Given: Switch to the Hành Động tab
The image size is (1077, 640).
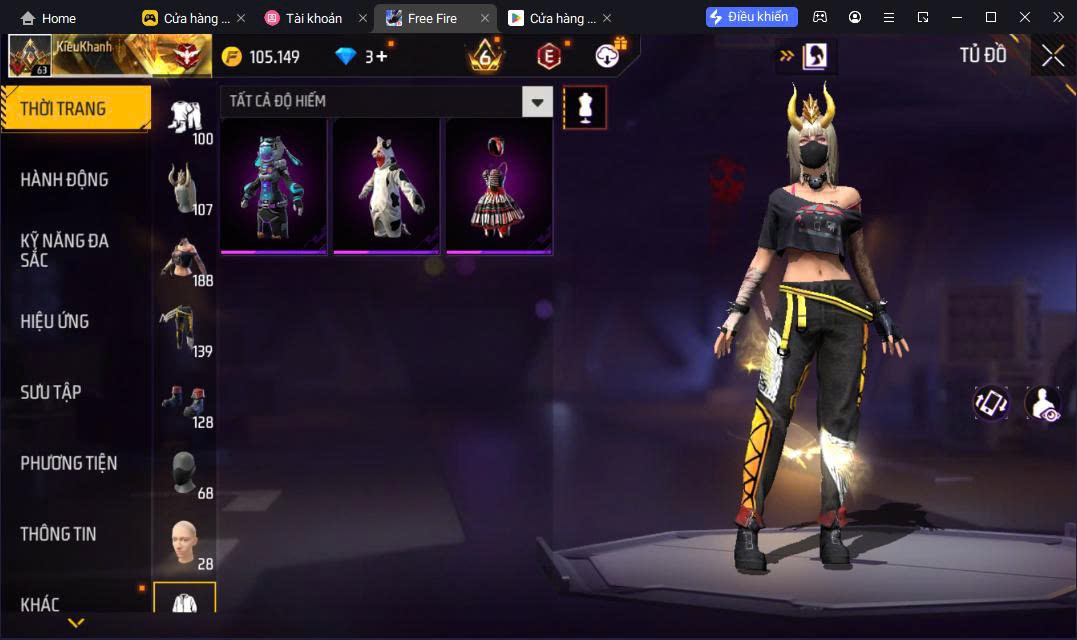Looking at the screenshot, I should (x=65, y=180).
